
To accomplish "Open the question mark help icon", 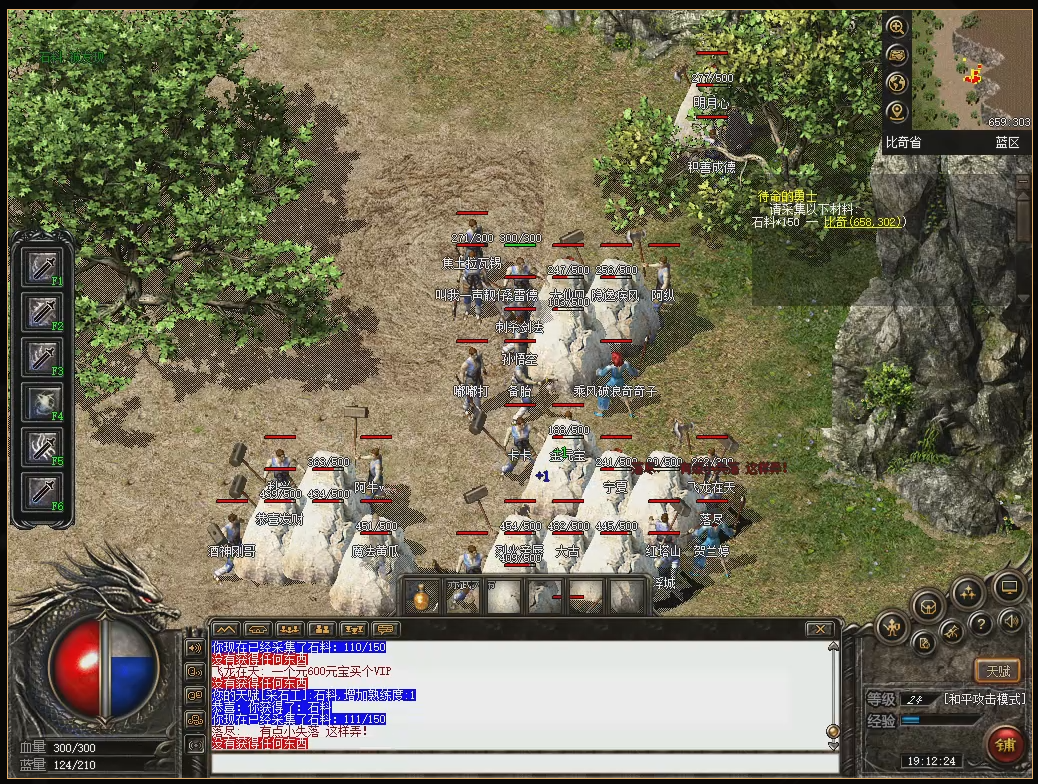I will click(981, 624).
